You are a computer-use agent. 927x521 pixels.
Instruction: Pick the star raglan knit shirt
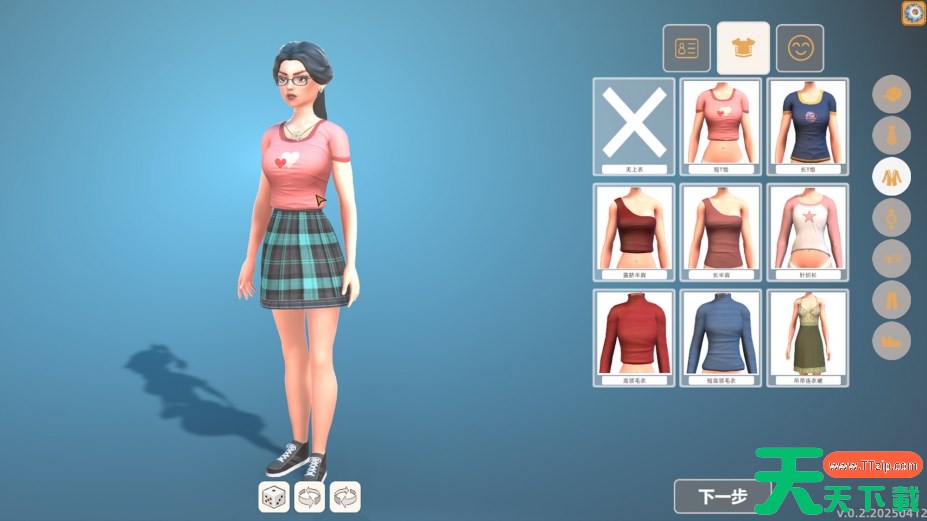(808, 231)
